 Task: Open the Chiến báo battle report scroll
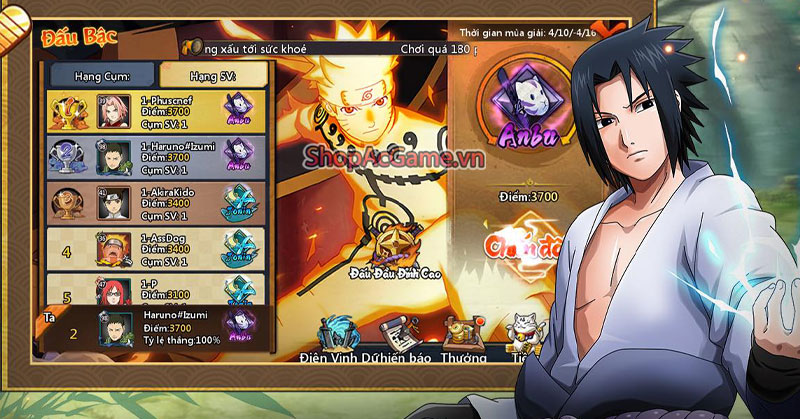pyautogui.click(x=398, y=336)
